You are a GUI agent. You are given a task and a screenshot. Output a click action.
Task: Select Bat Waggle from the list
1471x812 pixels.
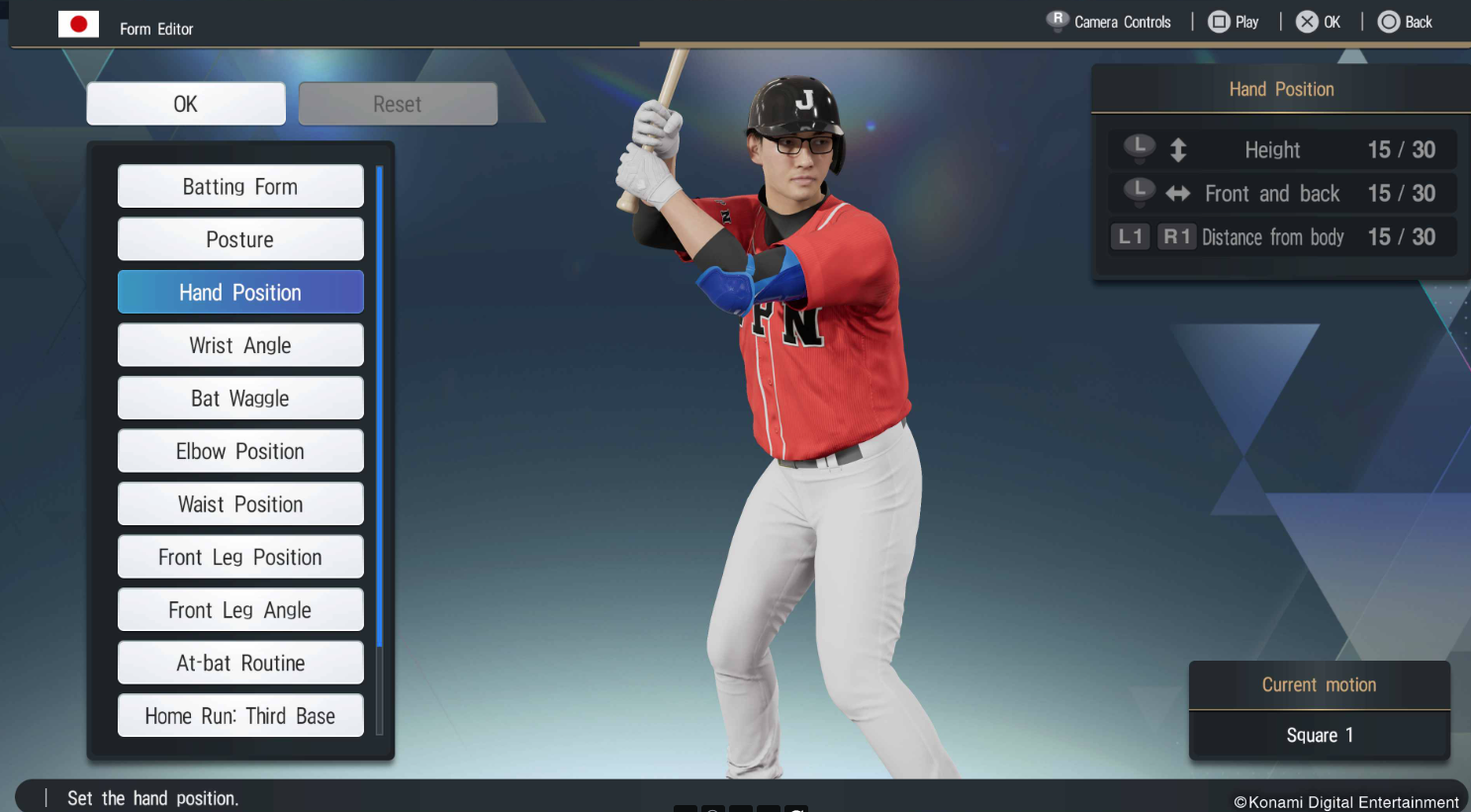(240, 399)
